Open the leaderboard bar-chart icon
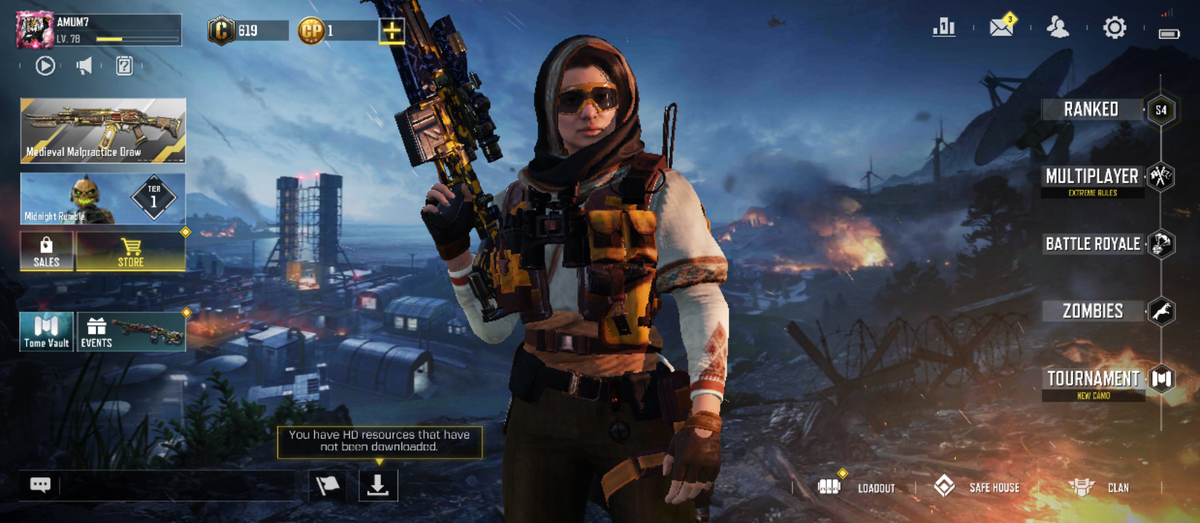The image size is (1200, 523). 943,28
